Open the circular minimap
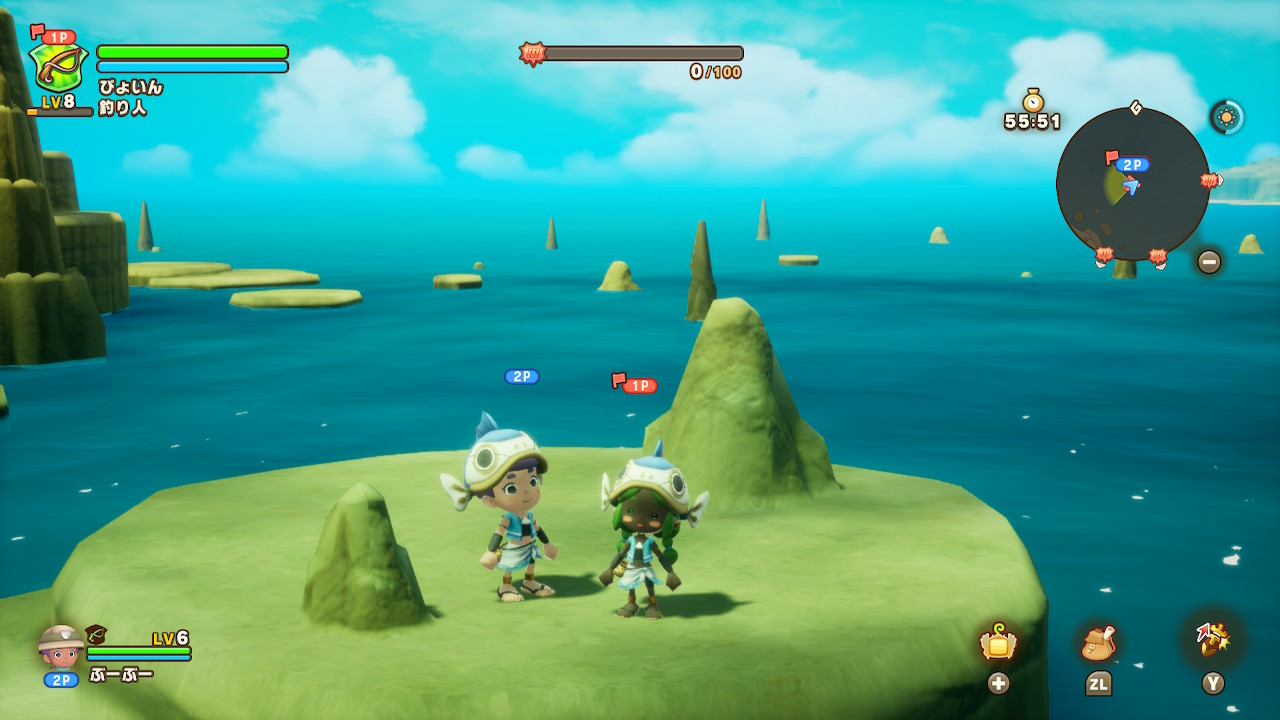 [x=1132, y=184]
